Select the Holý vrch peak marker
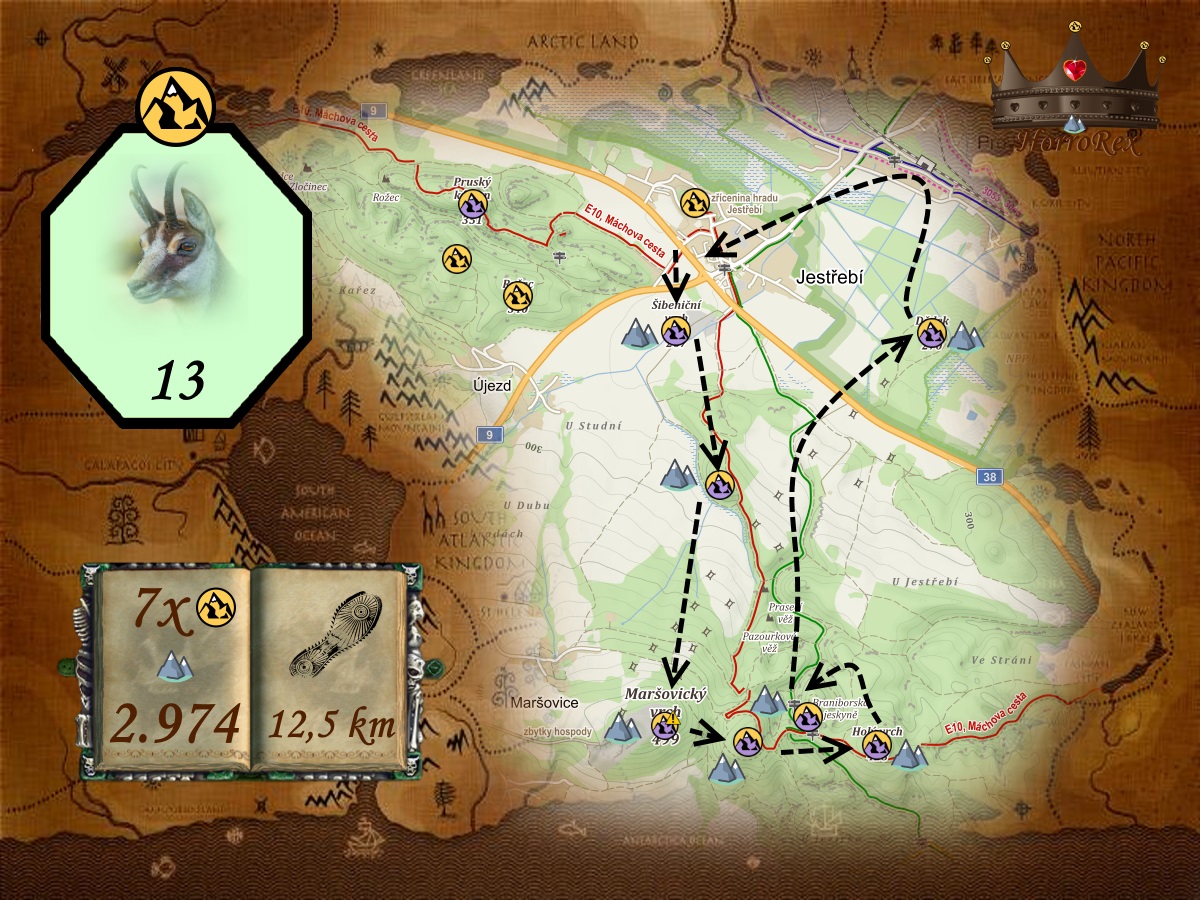Image resolution: width=1200 pixels, height=900 pixels. [877, 745]
